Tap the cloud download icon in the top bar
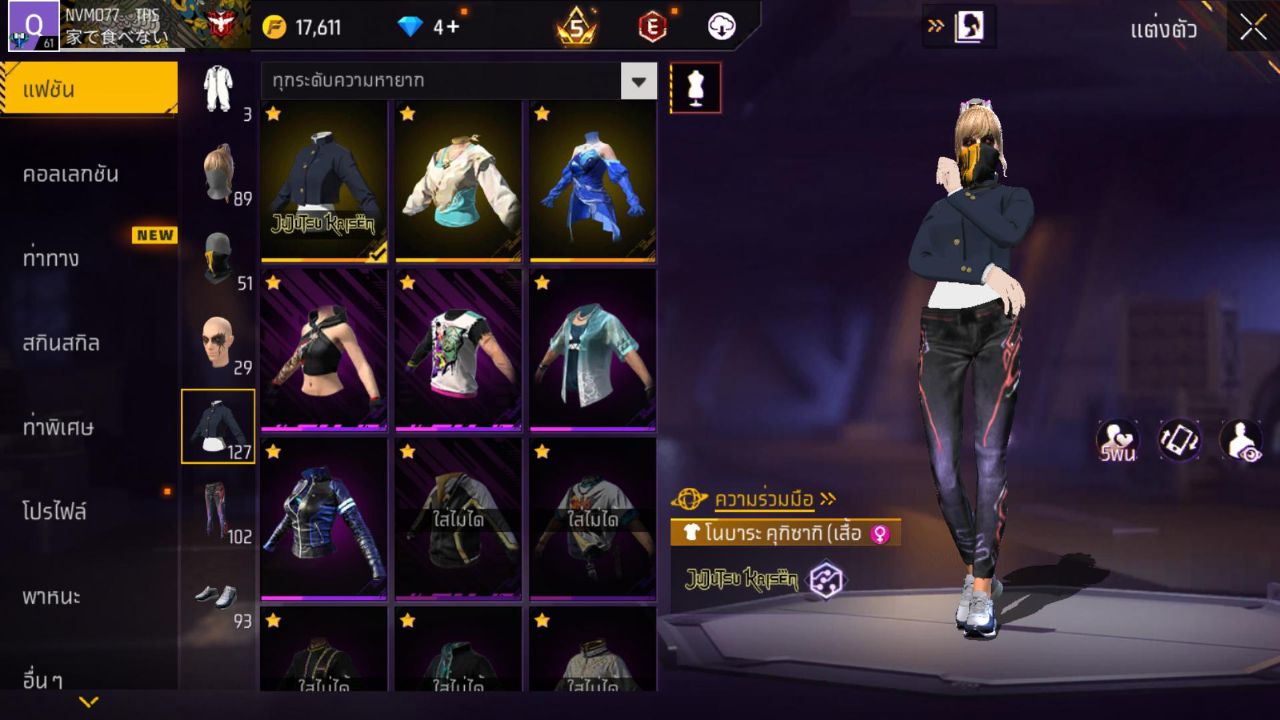The image size is (1280, 720). pyautogui.click(x=722, y=27)
